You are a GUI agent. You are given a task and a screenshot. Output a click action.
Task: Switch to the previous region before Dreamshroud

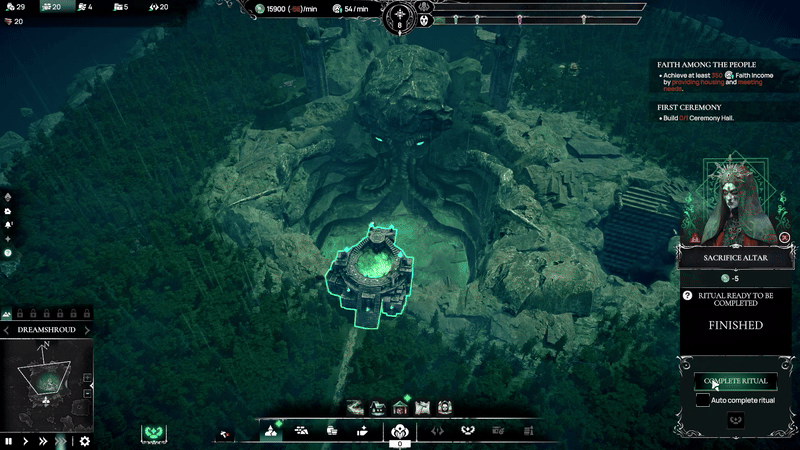(7, 330)
